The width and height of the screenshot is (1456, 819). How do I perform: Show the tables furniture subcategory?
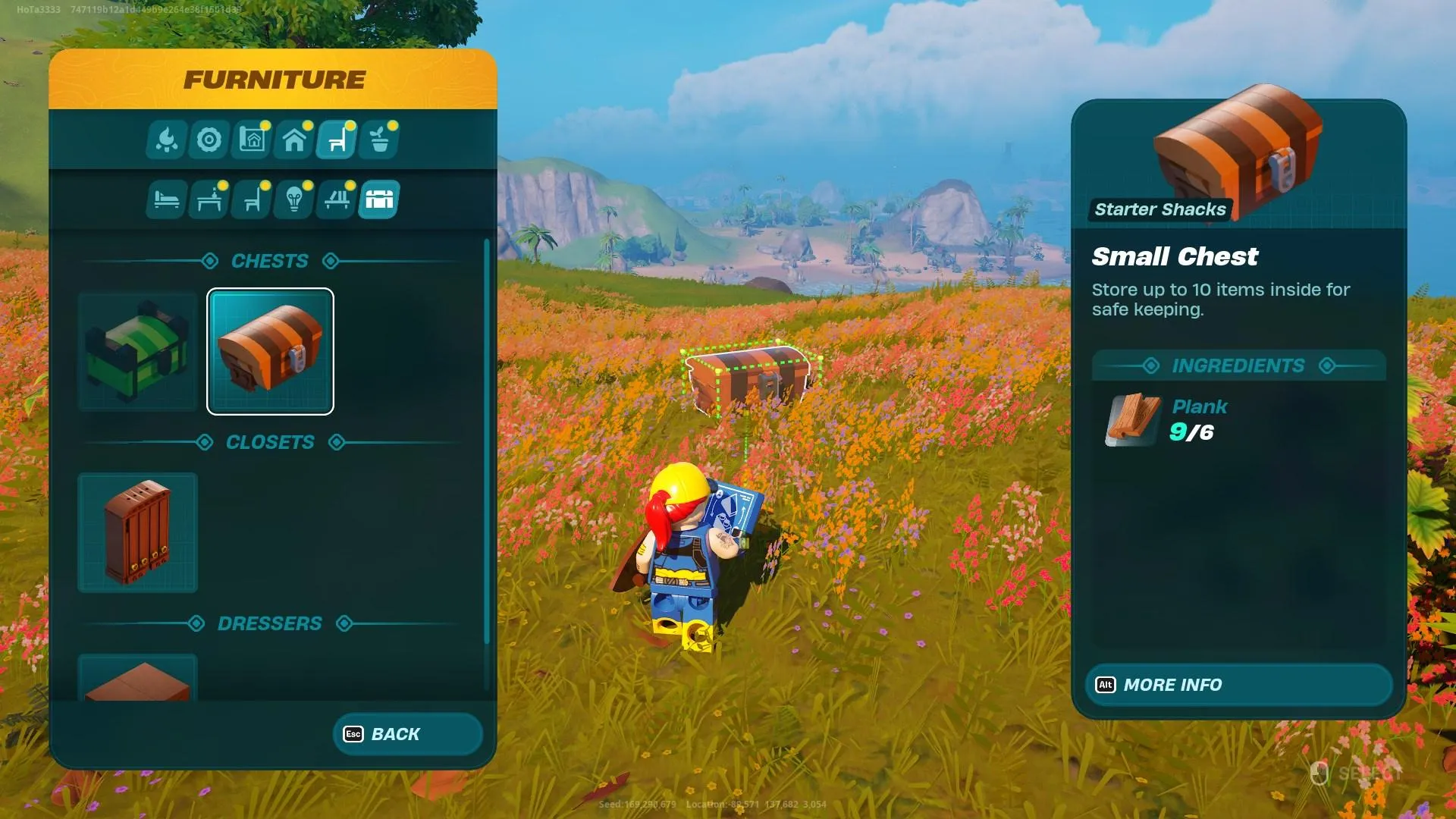(x=209, y=199)
